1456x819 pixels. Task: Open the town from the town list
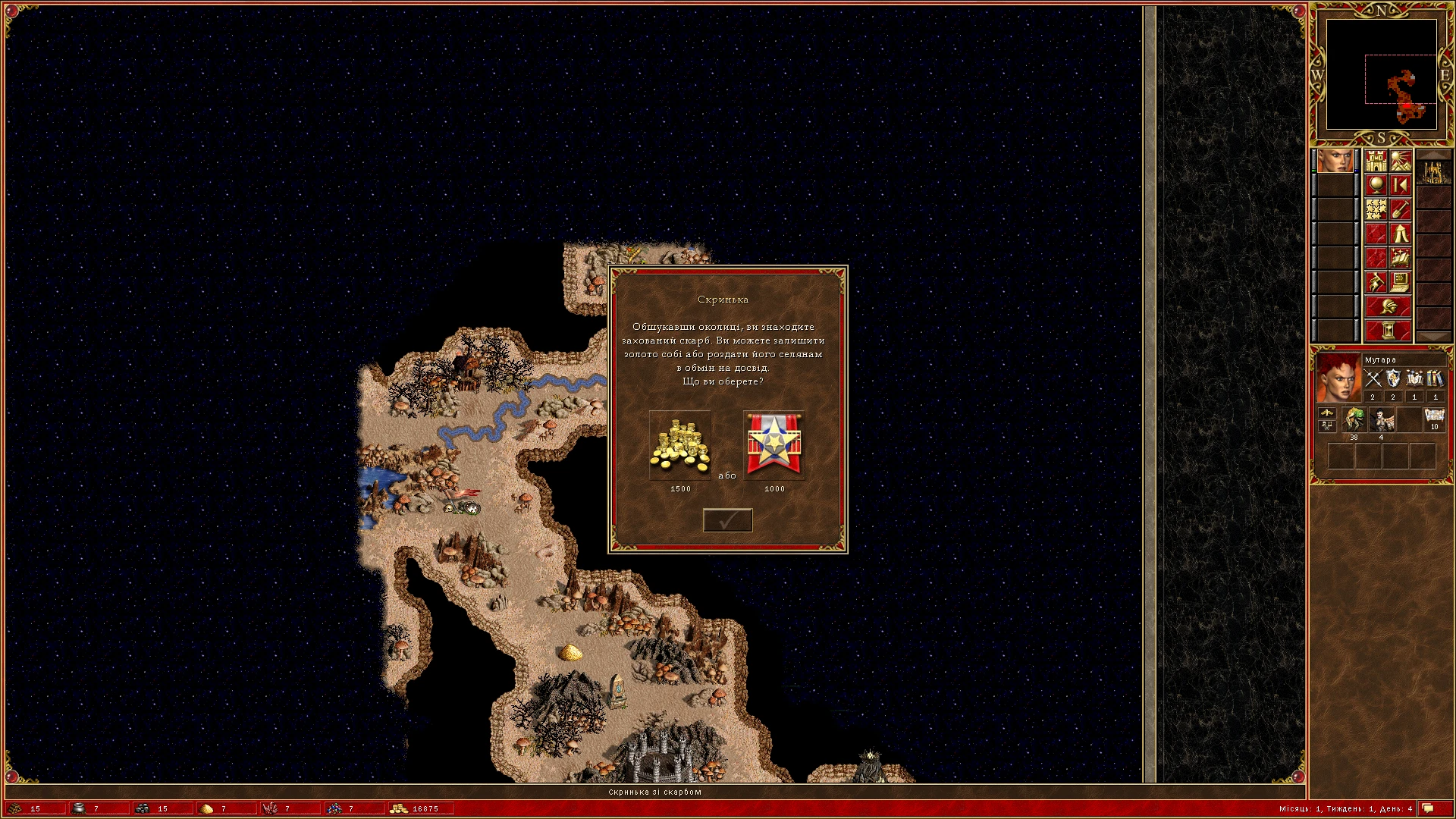(1434, 171)
